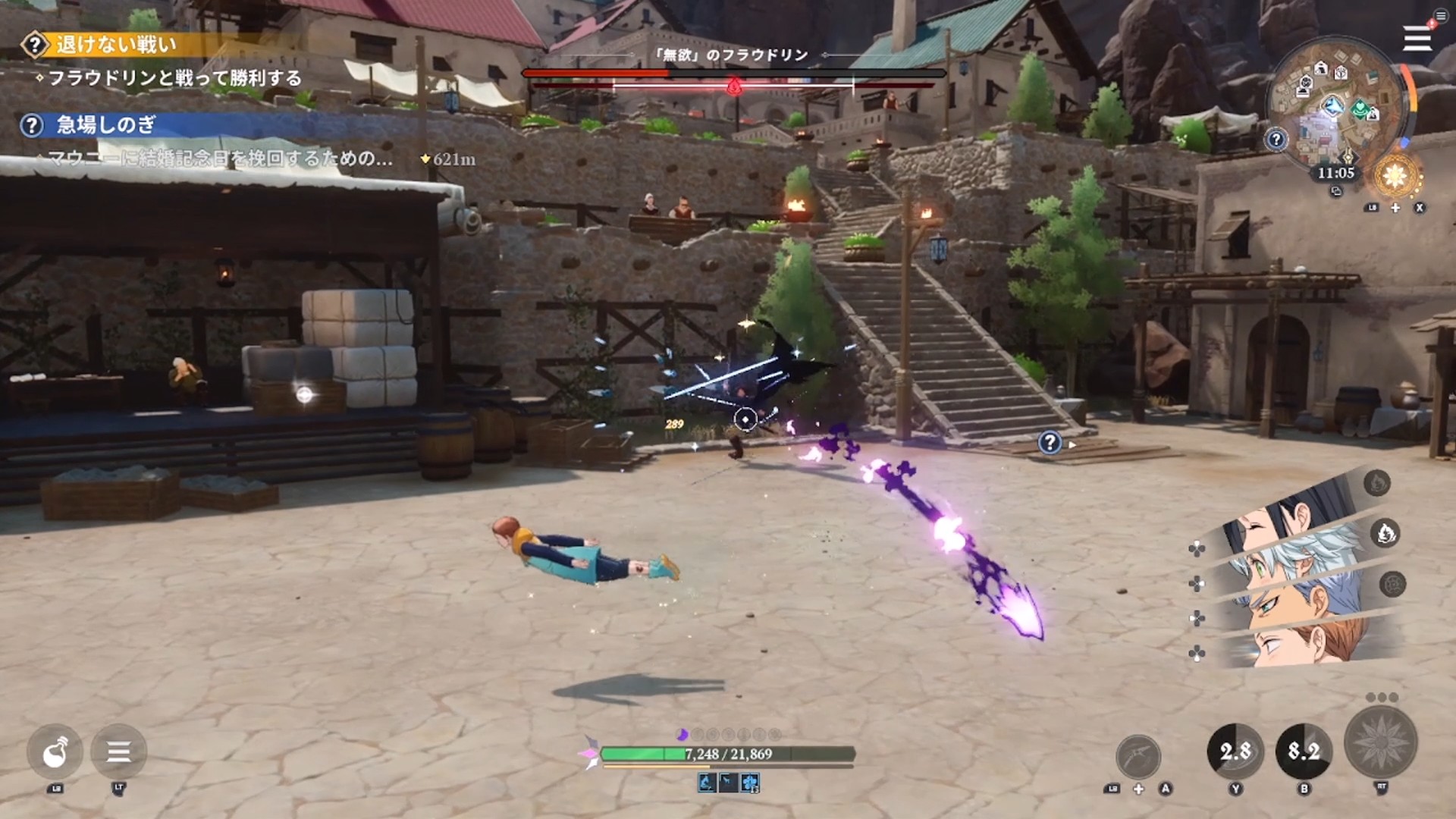Open the 急場しのぎ side quest entry
The width and height of the screenshot is (1456, 819).
[x=105, y=125]
